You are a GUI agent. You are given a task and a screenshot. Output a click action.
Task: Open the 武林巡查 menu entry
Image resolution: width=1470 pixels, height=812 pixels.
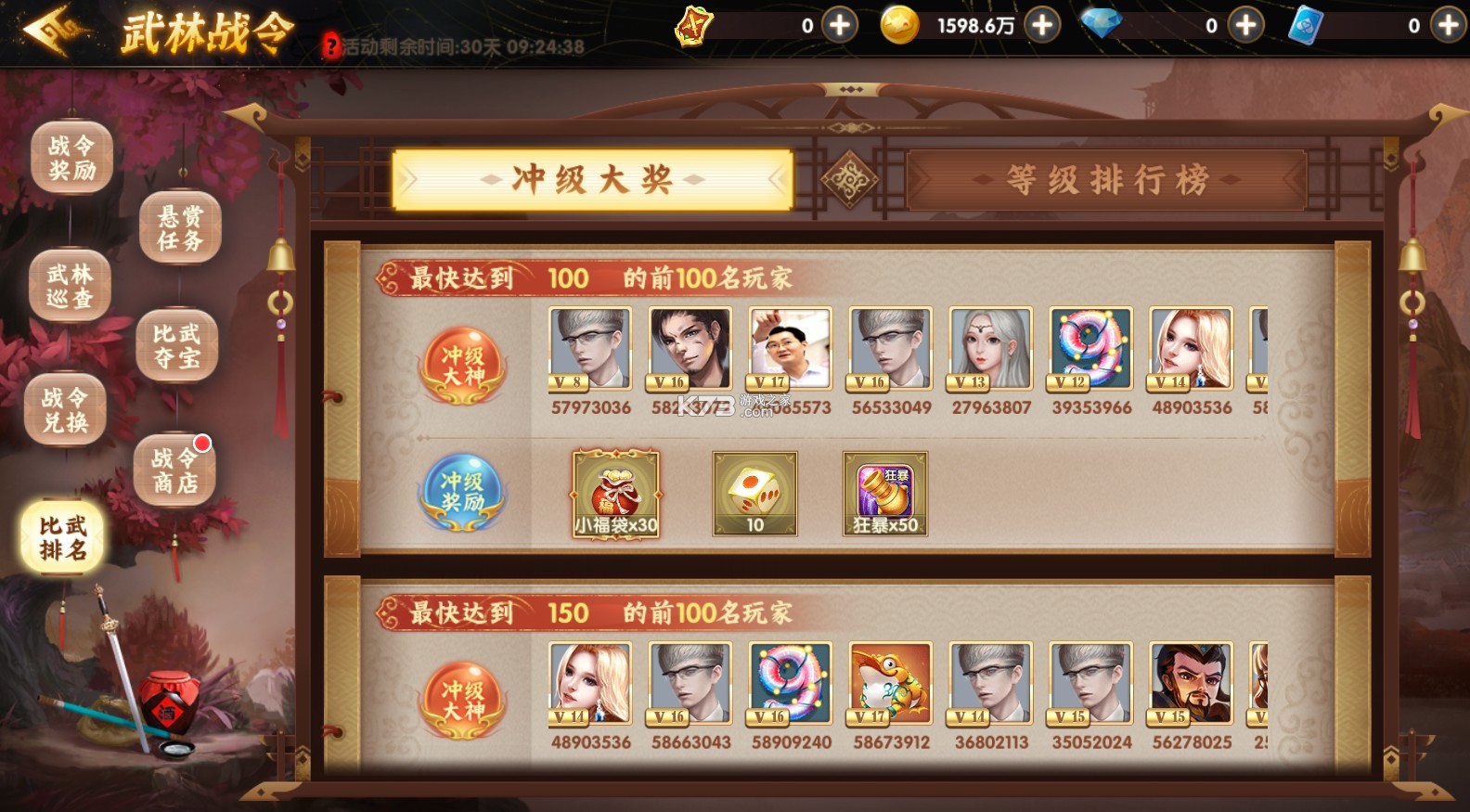[x=70, y=284]
